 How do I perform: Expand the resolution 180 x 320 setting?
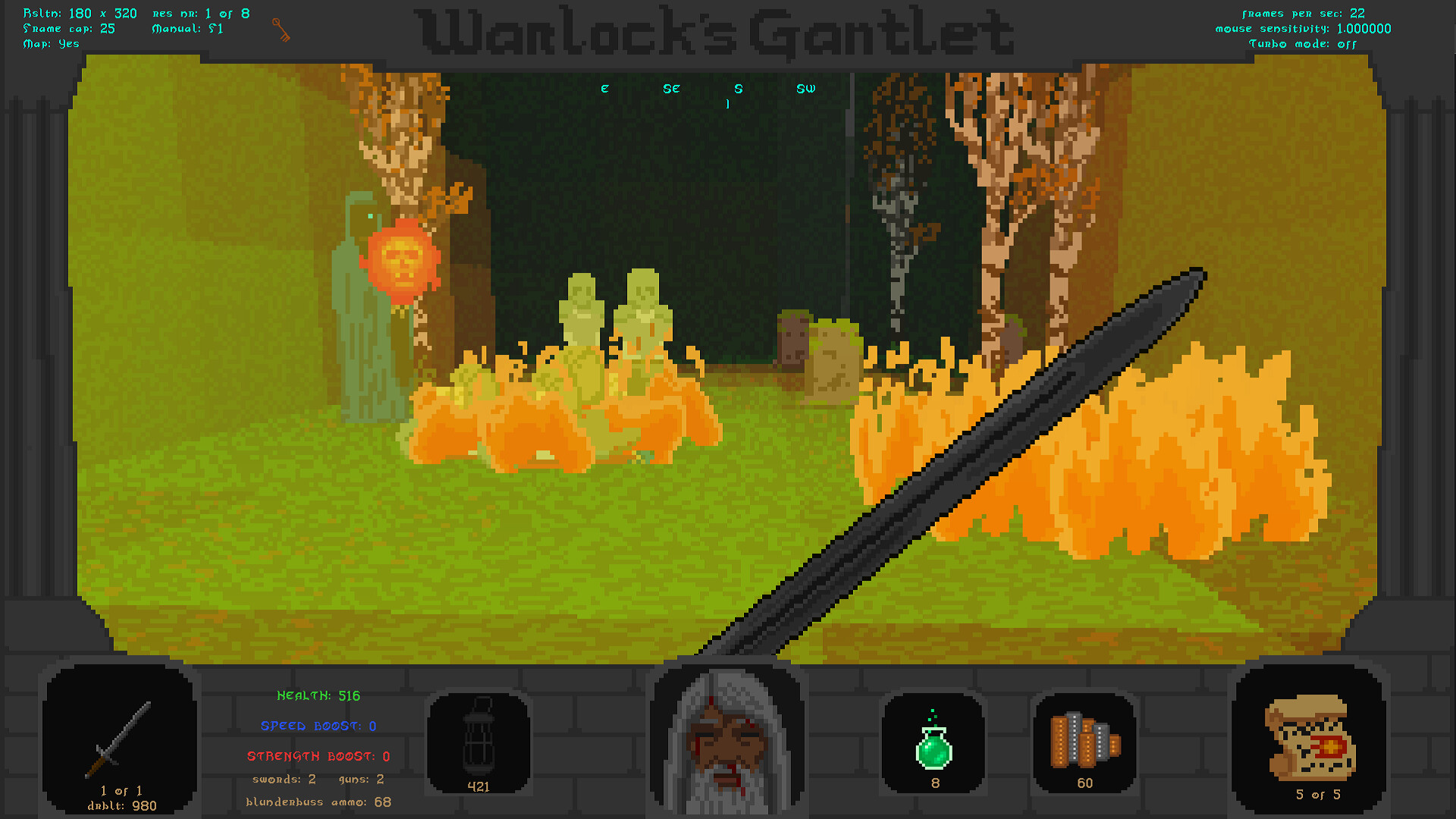79,13
